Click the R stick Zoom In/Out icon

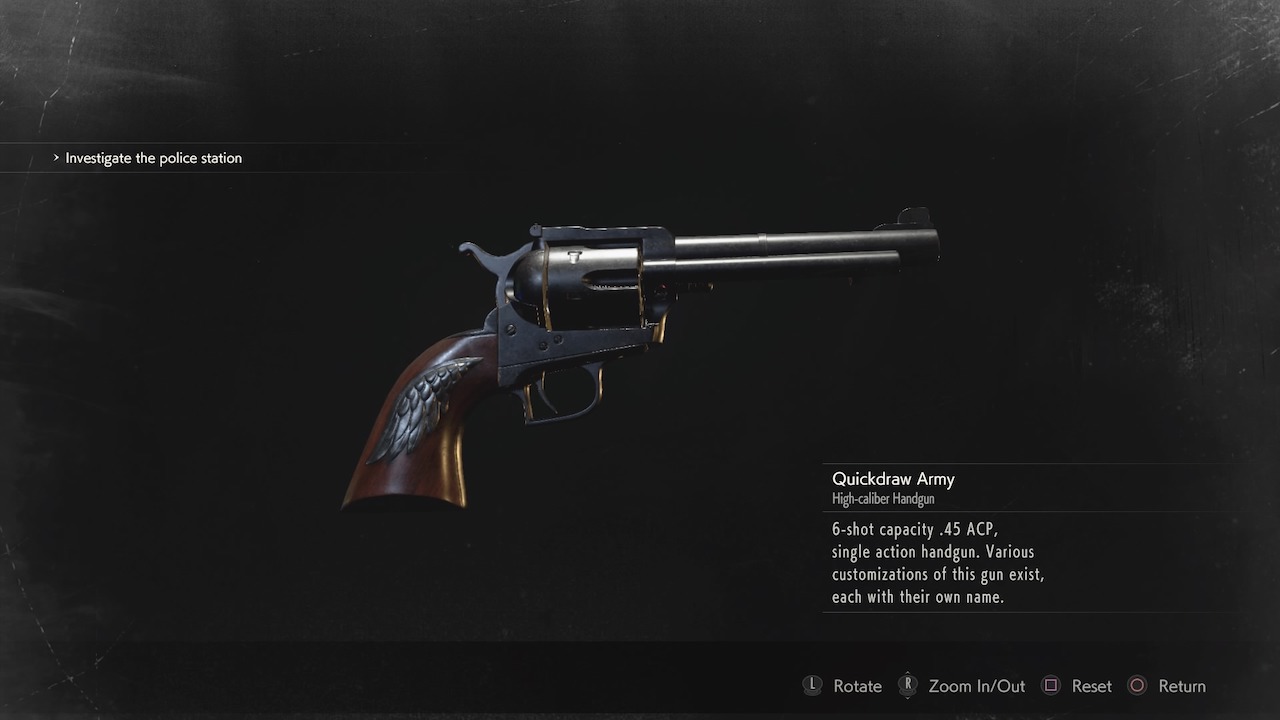coord(909,686)
